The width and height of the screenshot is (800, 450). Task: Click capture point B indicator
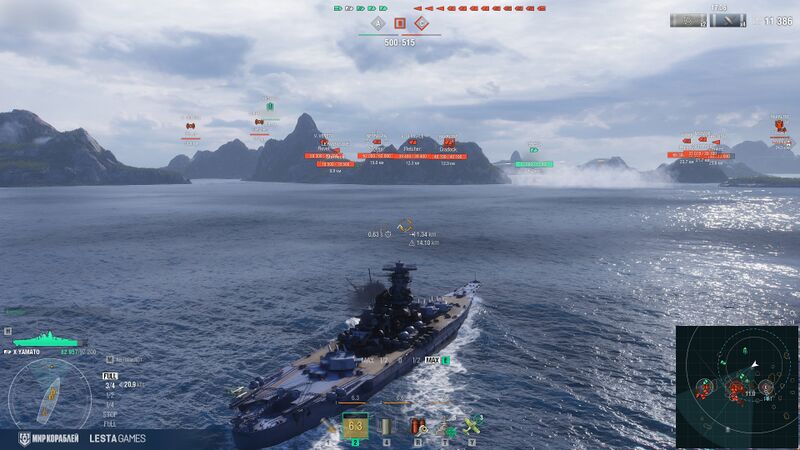pyautogui.click(x=400, y=22)
